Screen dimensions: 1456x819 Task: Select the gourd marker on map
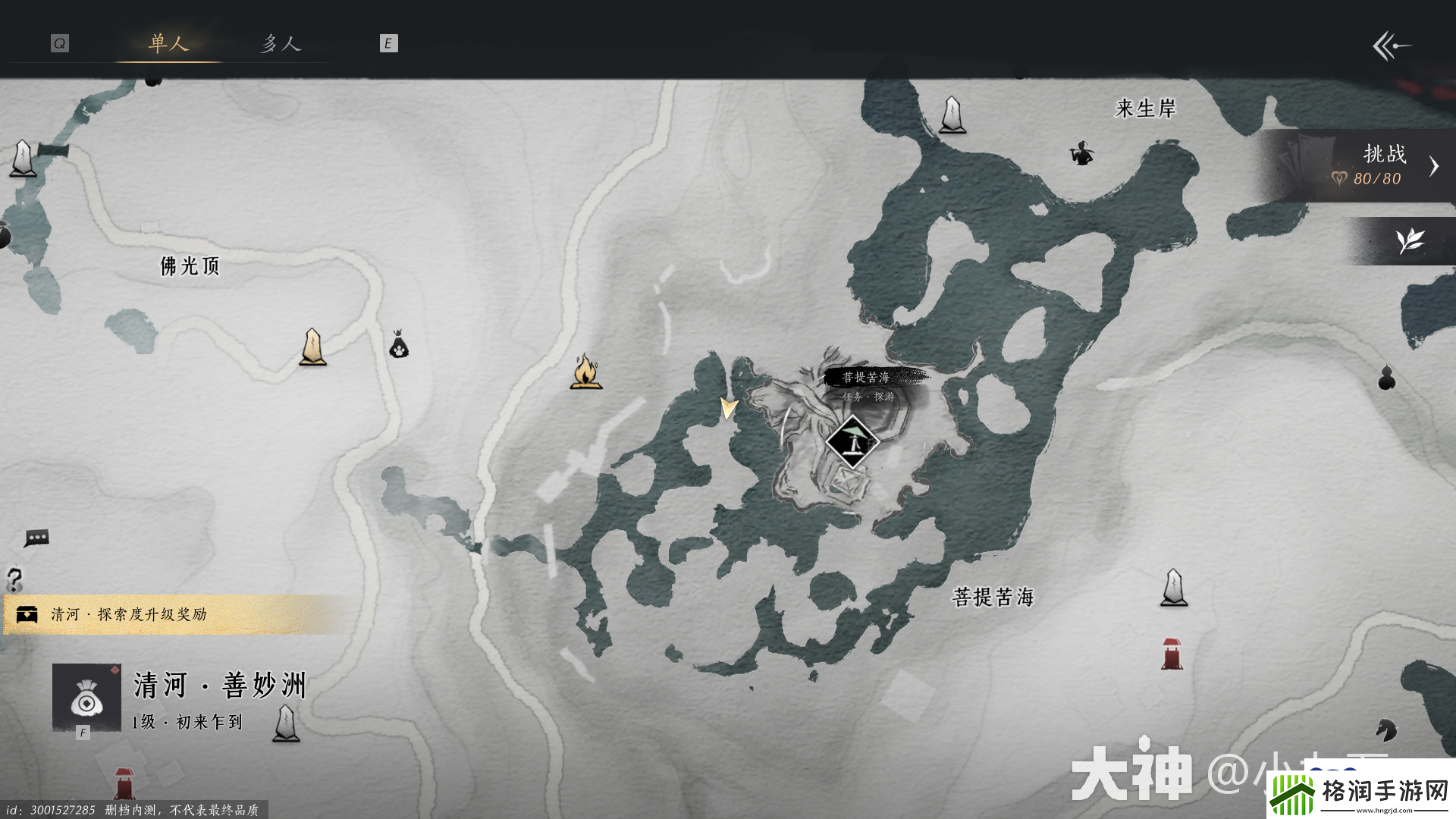click(x=1386, y=377)
